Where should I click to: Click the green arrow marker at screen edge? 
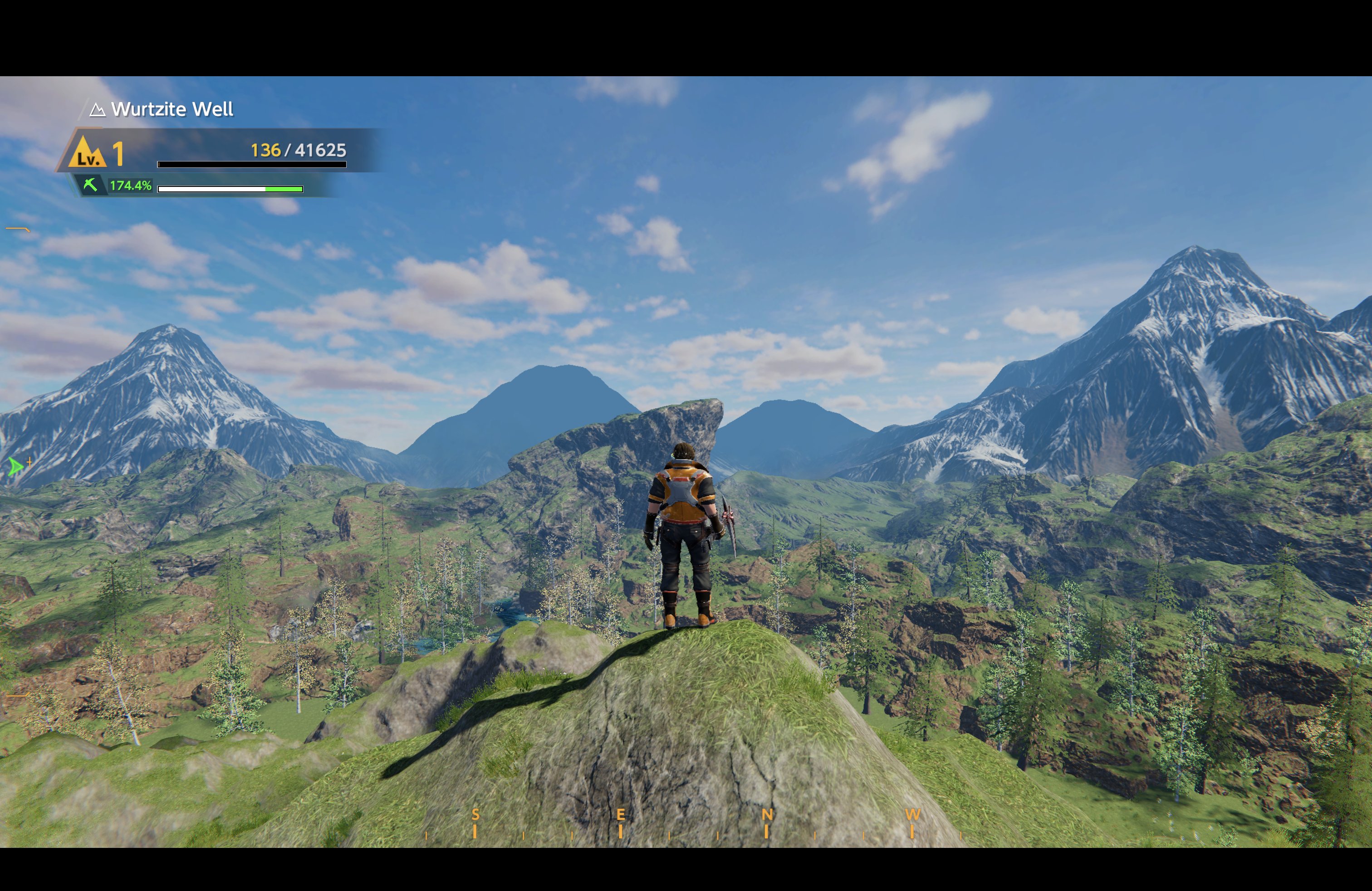[15, 466]
